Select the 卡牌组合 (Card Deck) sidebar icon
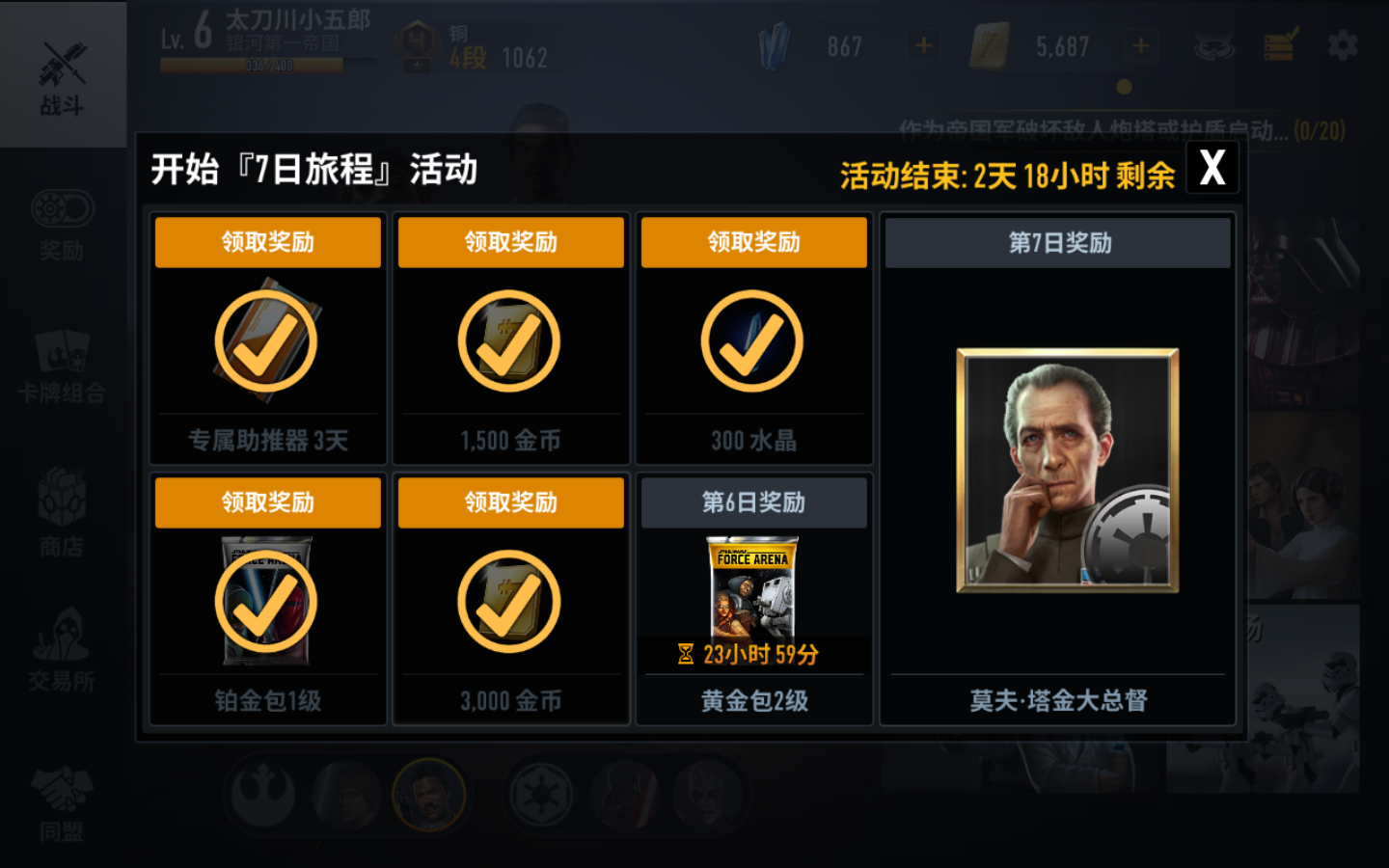 click(64, 371)
